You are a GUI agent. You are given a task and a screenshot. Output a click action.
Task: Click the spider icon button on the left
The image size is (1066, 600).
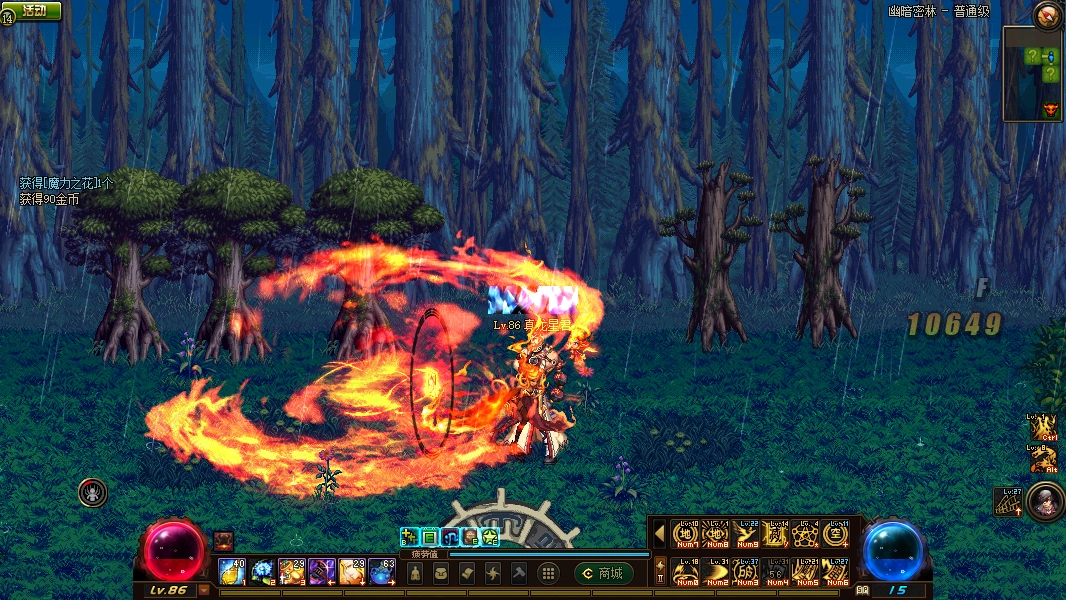93,492
